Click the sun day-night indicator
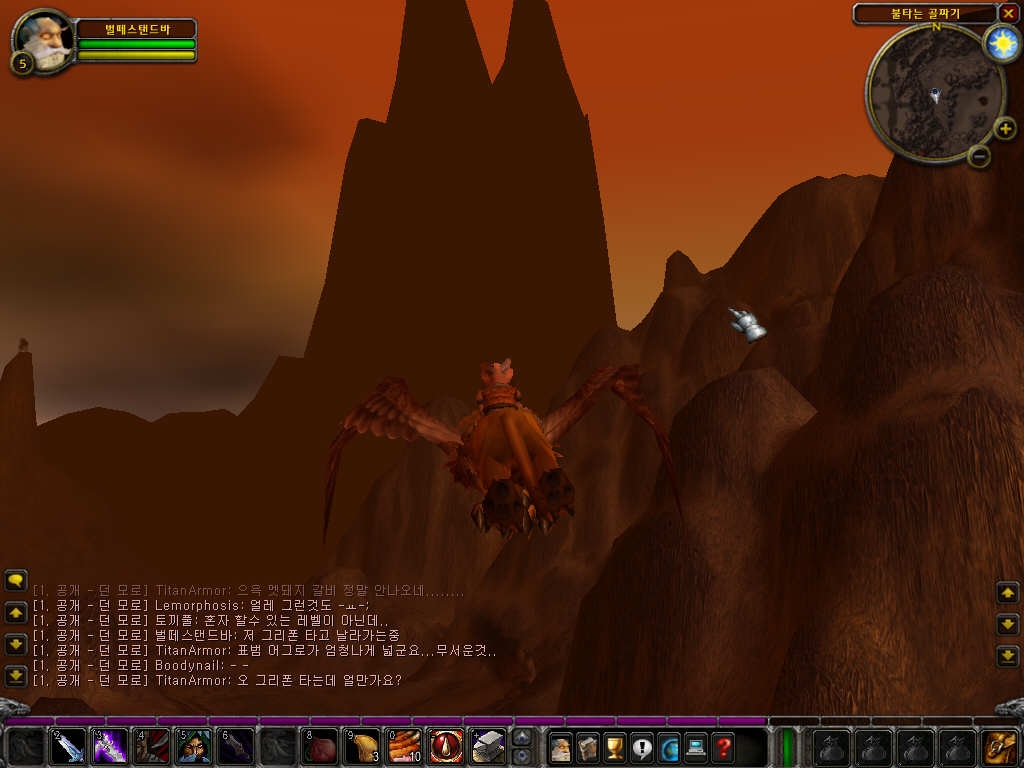This screenshot has width=1024, height=768. [x=1000, y=43]
